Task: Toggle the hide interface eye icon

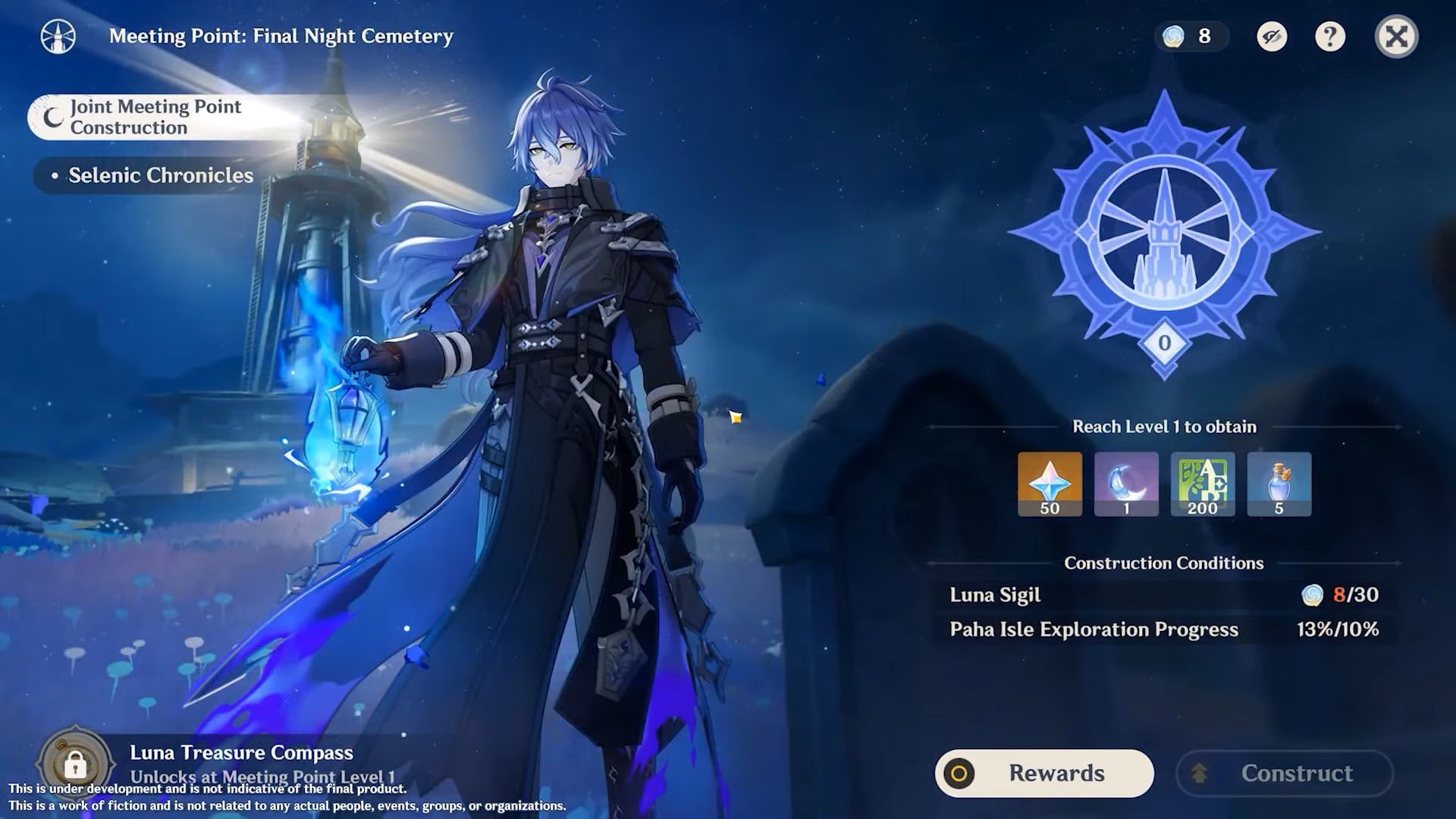Action: (x=1272, y=36)
